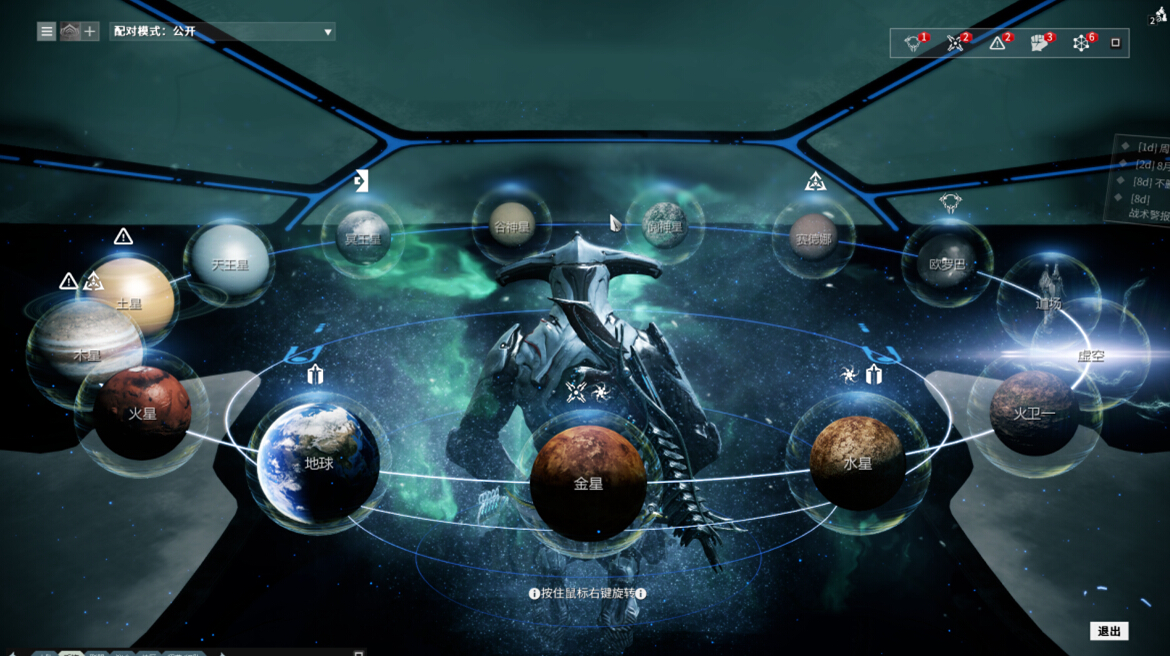Select the 虚空 (Void) node
This screenshot has width=1170, height=656.
[x=1090, y=355]
